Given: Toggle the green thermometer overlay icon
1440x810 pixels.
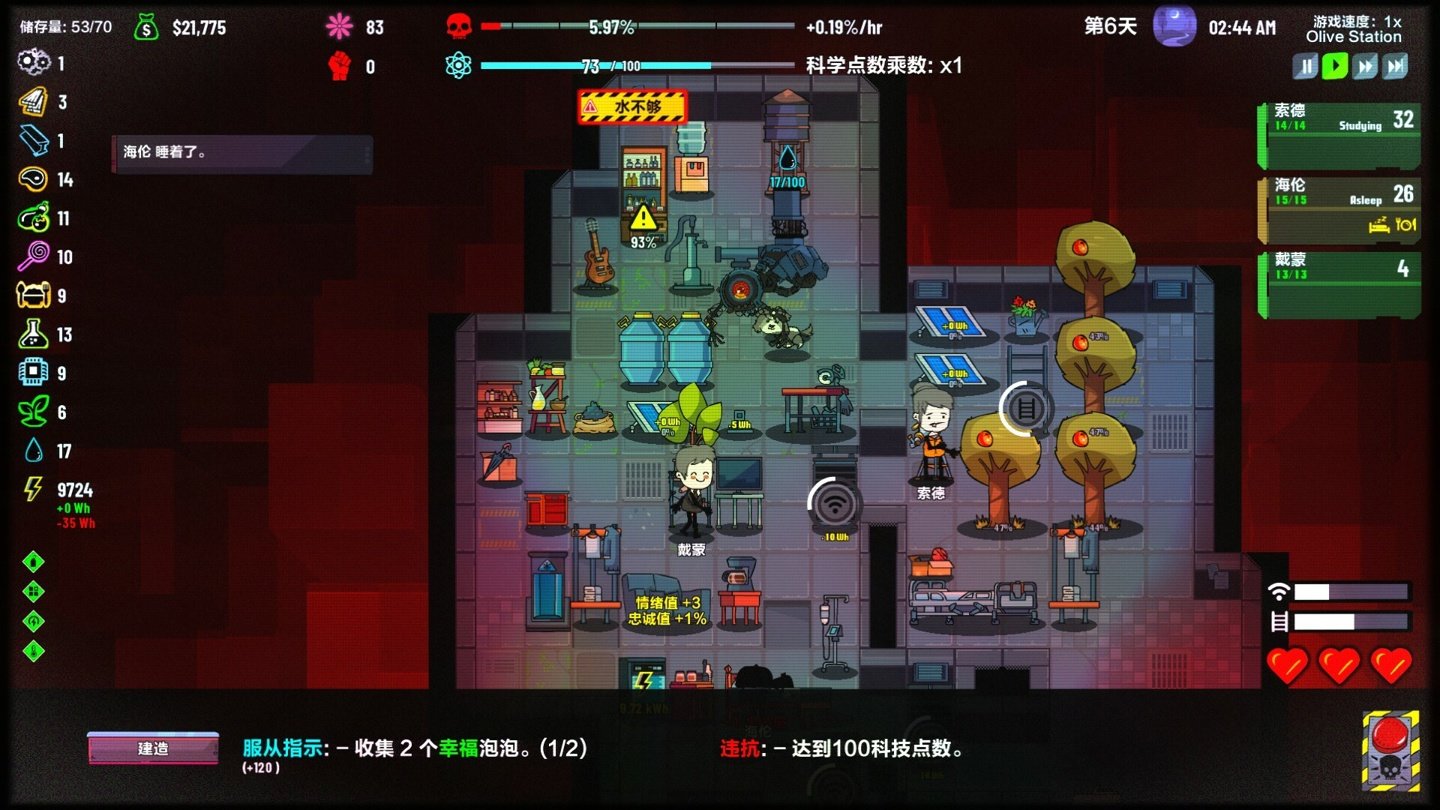Looking at the screenshot, I should (x=33, y=651).
